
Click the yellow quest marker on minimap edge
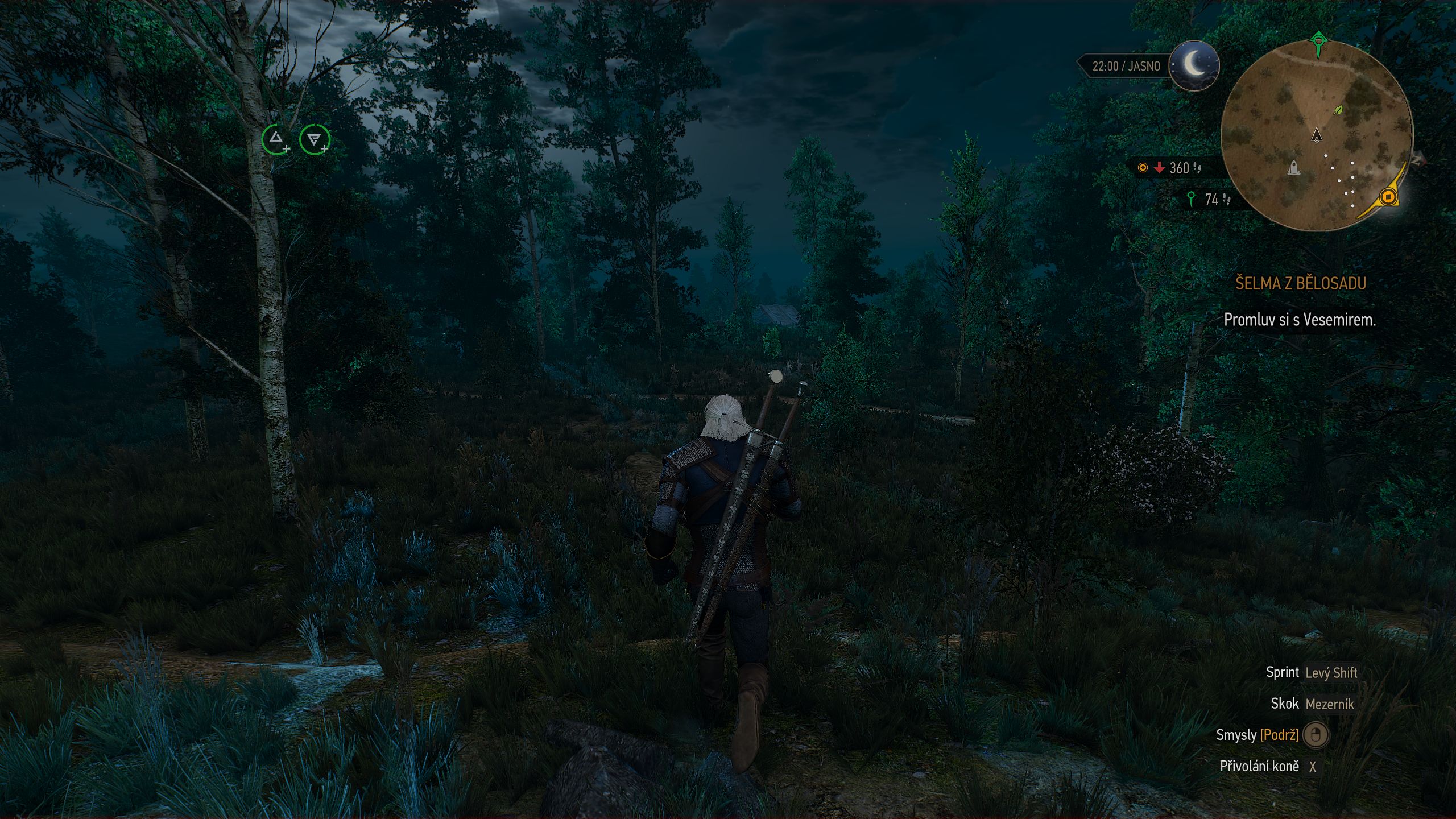(1388, 197)
